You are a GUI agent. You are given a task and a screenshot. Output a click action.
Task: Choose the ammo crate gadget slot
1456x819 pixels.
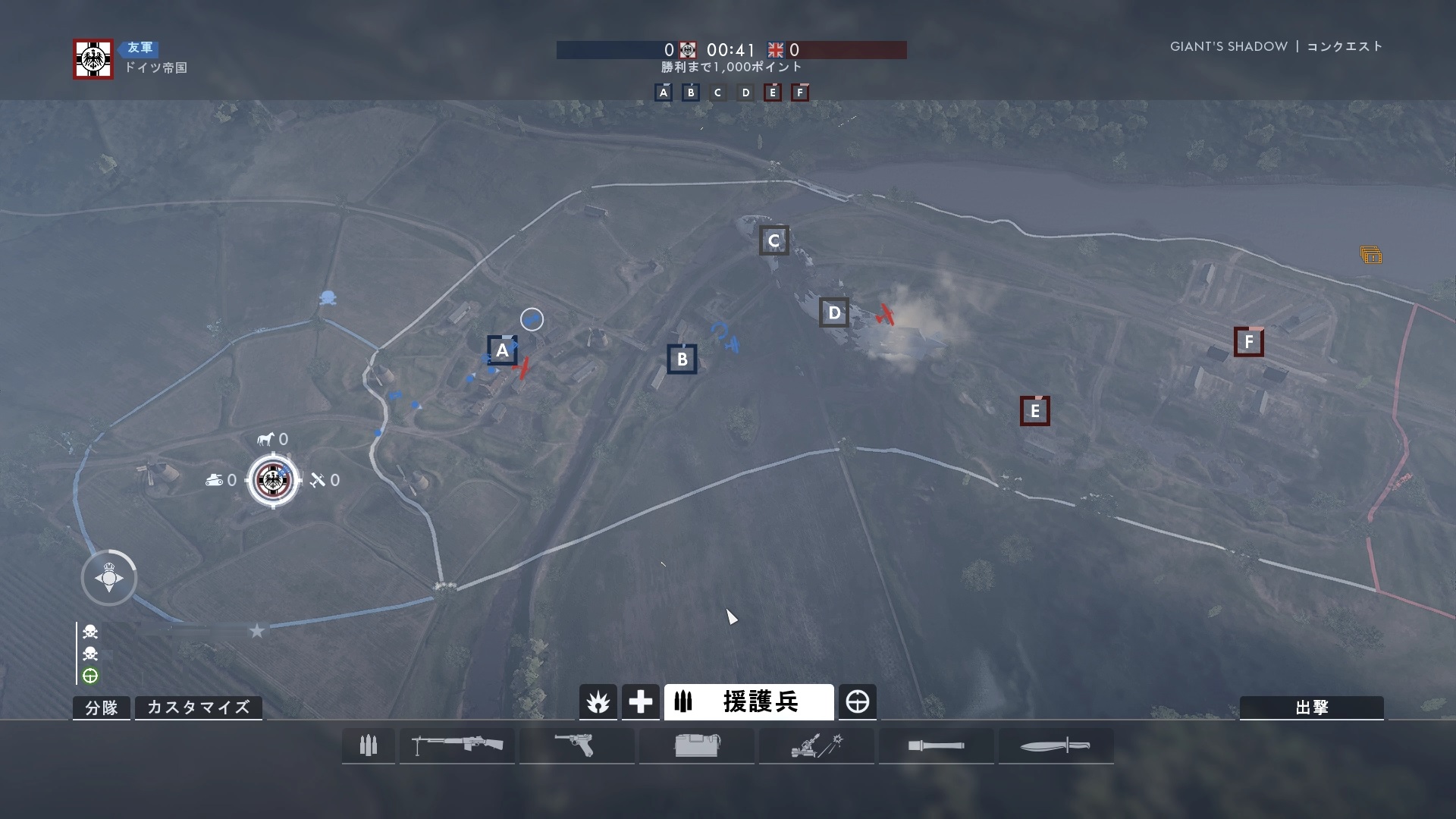(x=696, y=745)
